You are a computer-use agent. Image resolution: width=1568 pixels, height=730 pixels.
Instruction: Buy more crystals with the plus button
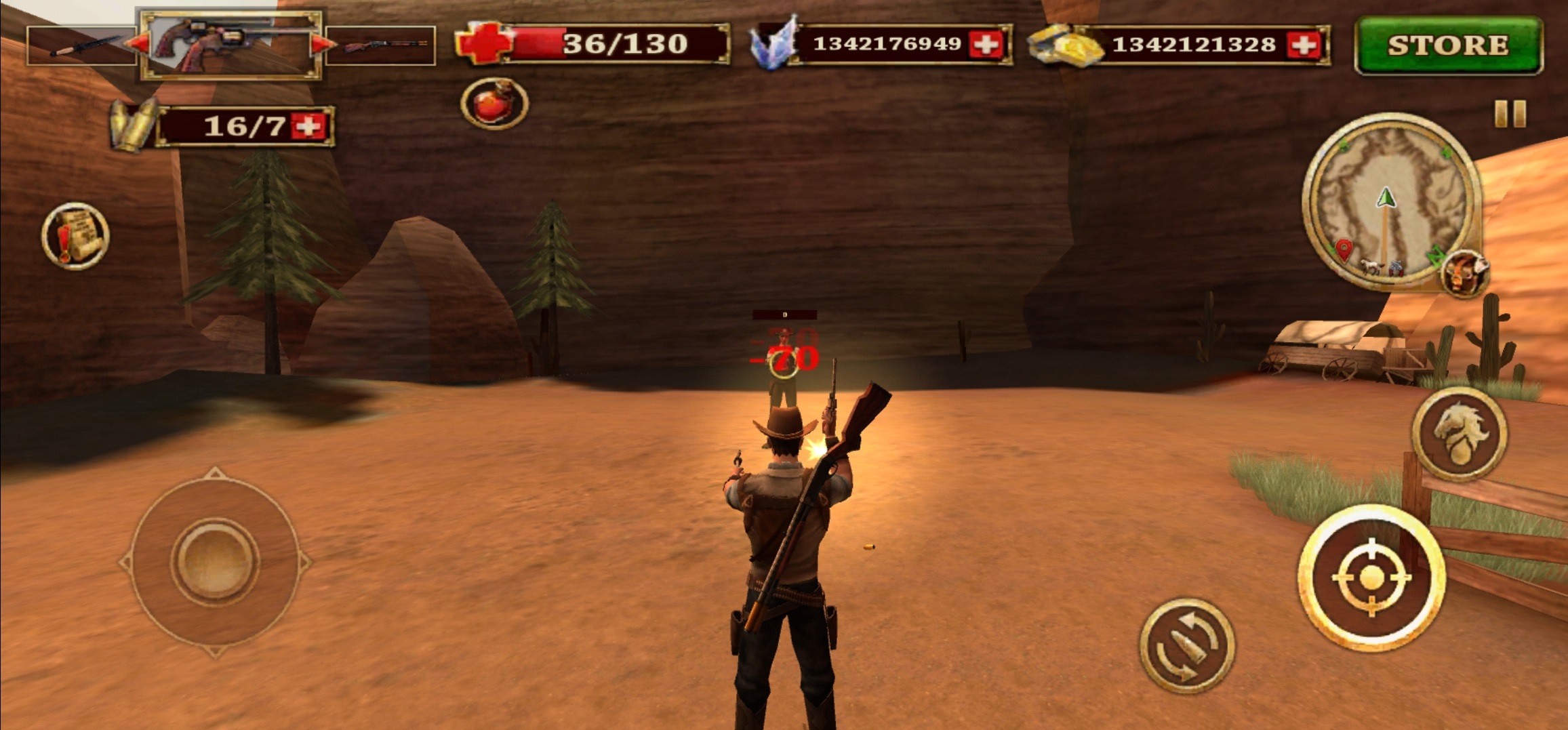tap(985, 45)
